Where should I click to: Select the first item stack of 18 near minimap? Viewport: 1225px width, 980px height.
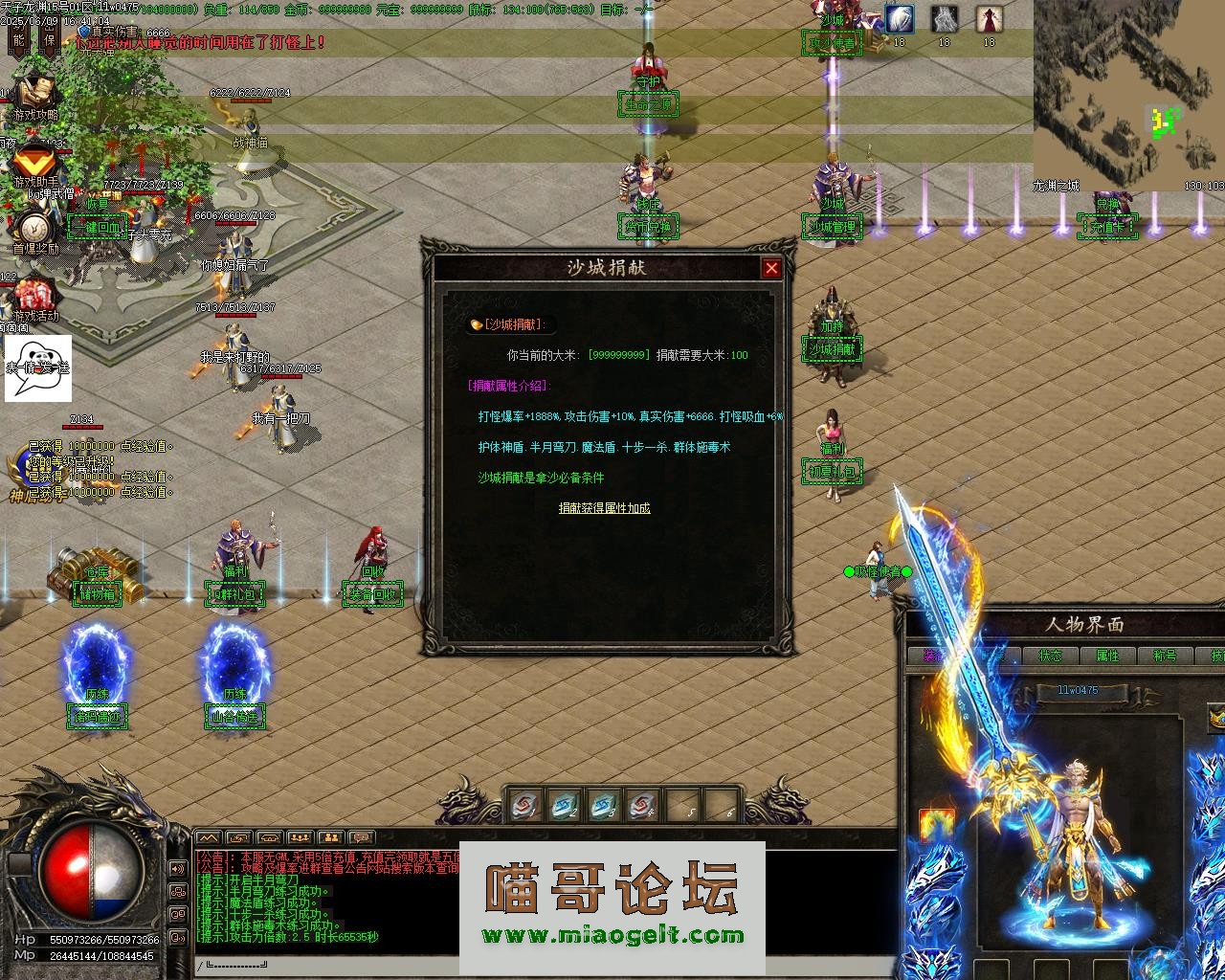(x=897, y=19)
